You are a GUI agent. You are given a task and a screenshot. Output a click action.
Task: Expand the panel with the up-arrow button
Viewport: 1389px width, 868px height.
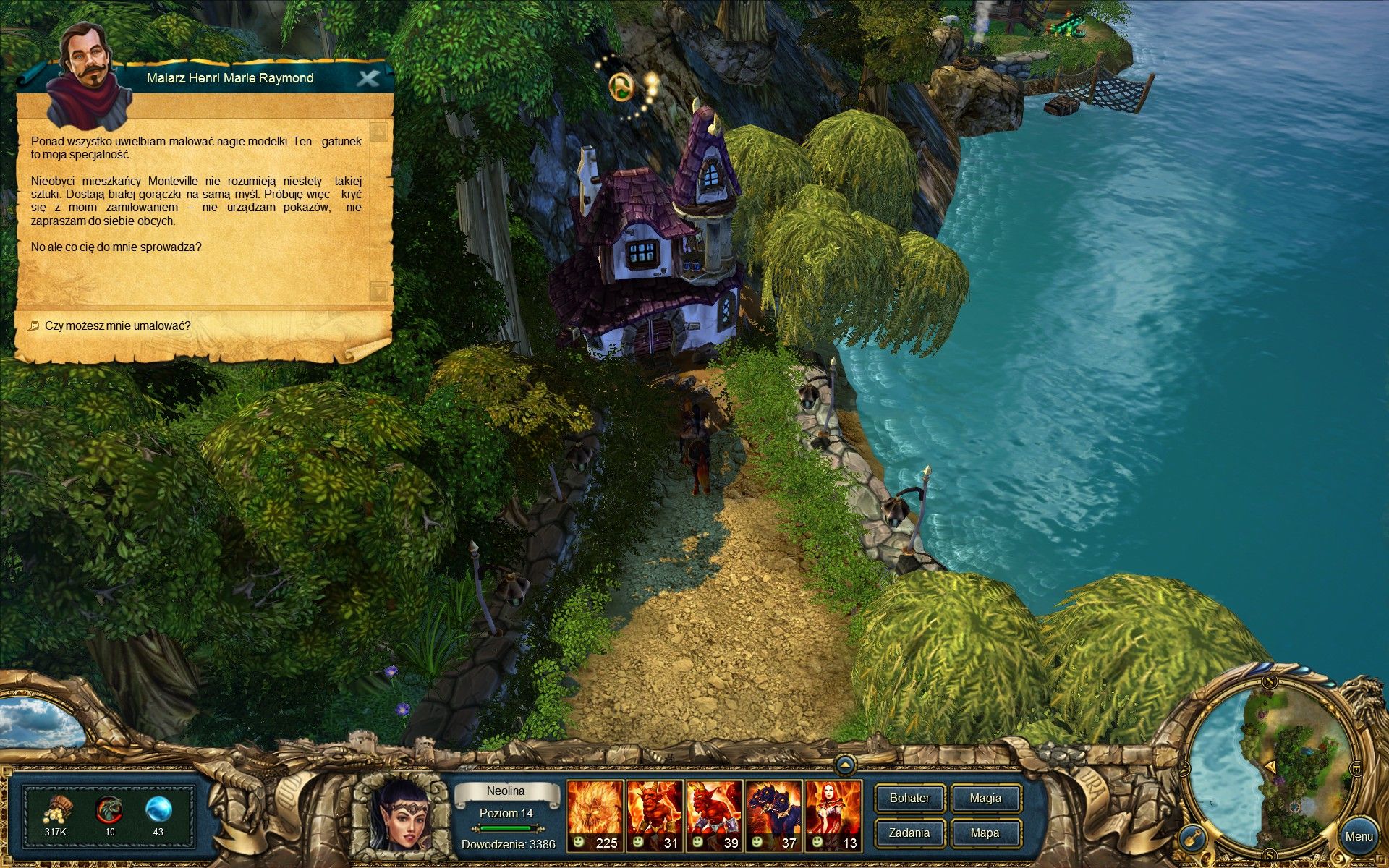(x=845, y=765)
